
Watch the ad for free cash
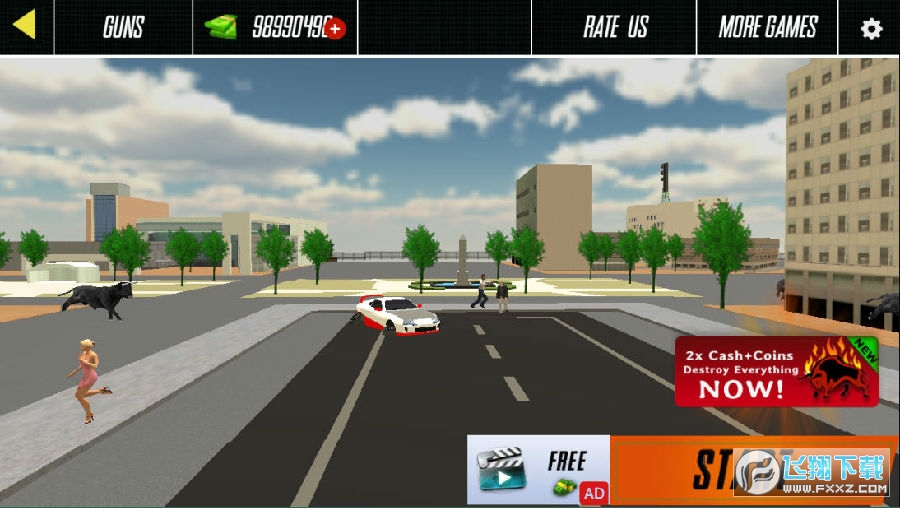(x=539, y=470)
